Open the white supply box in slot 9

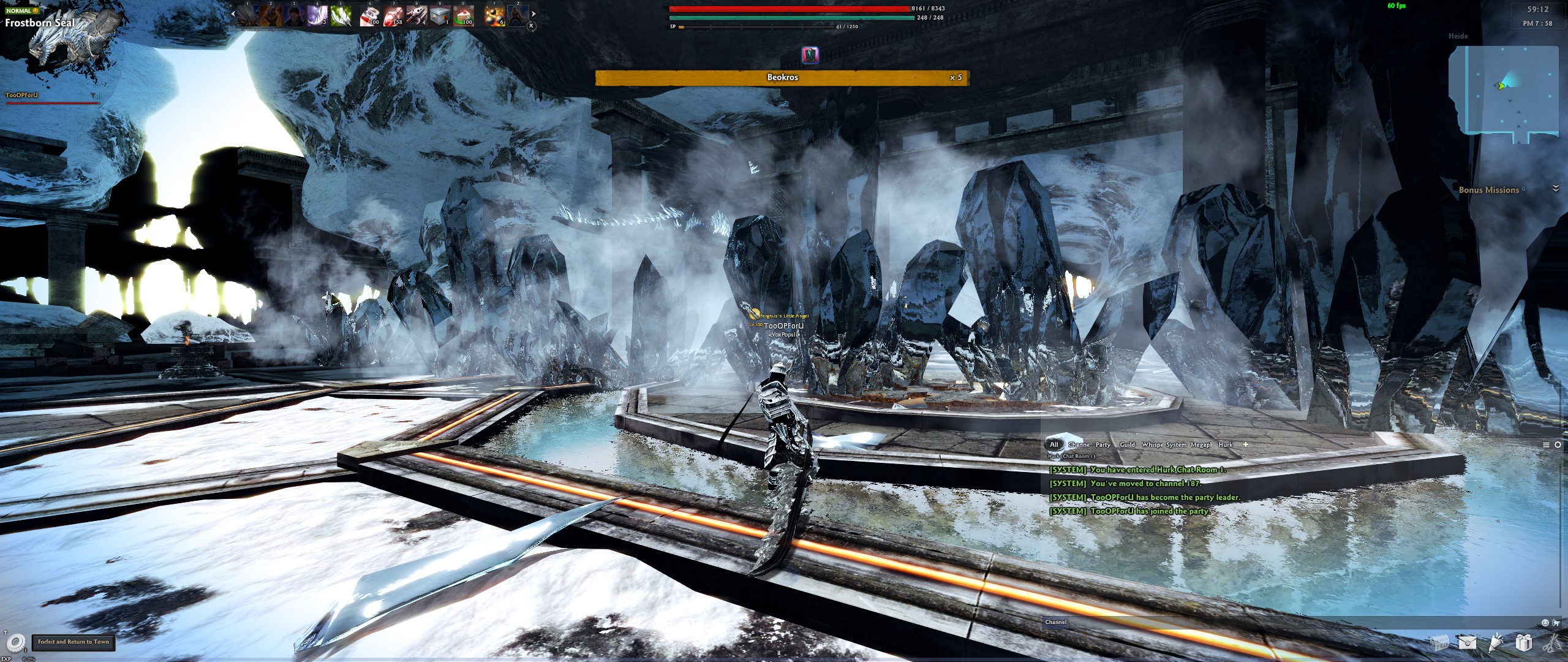pyautogui.click(x=440, y=15)
